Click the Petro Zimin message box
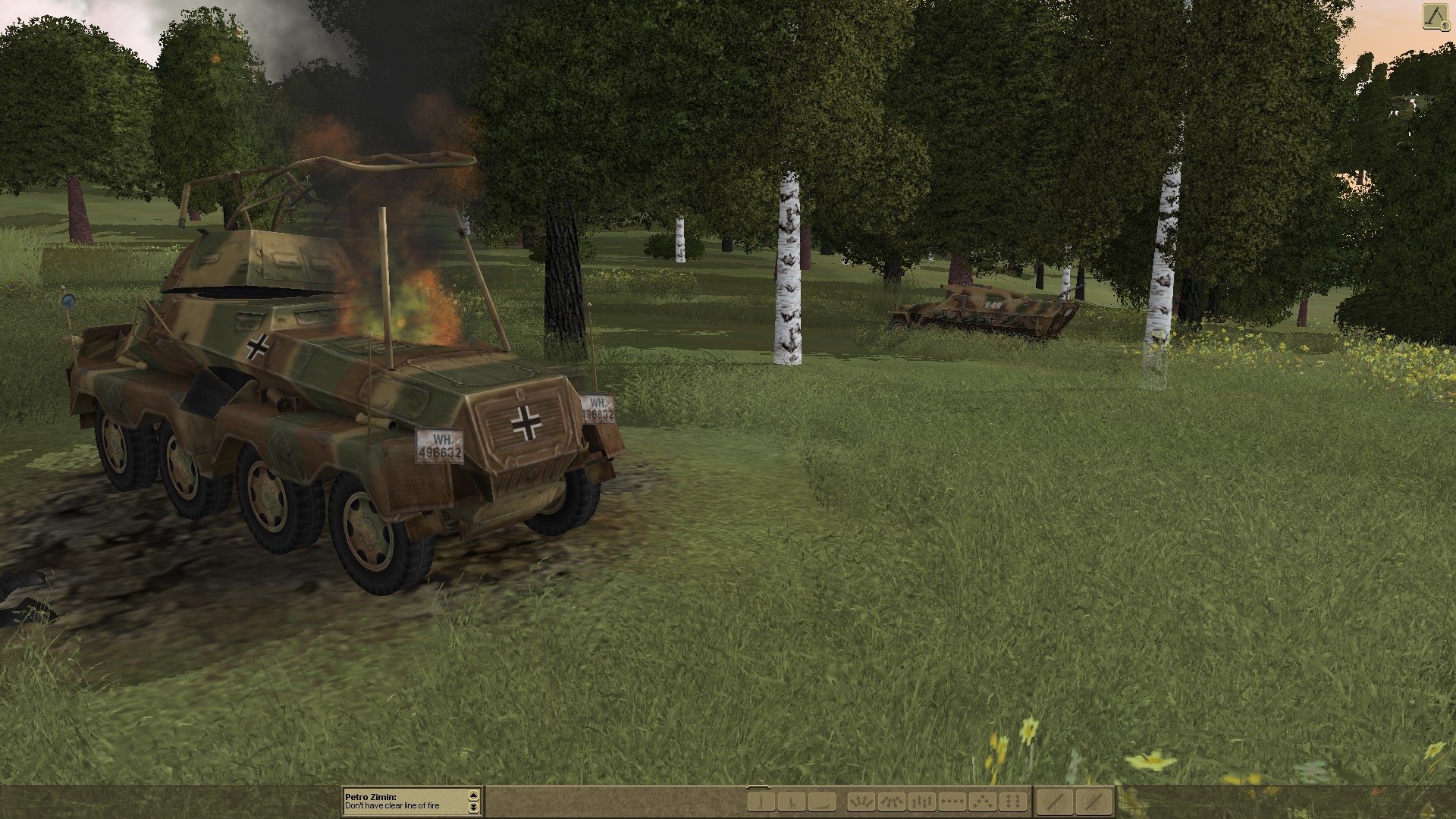The width and height of the screenshot is (1456, 819). pyautogui.click(x=406, y=802)
